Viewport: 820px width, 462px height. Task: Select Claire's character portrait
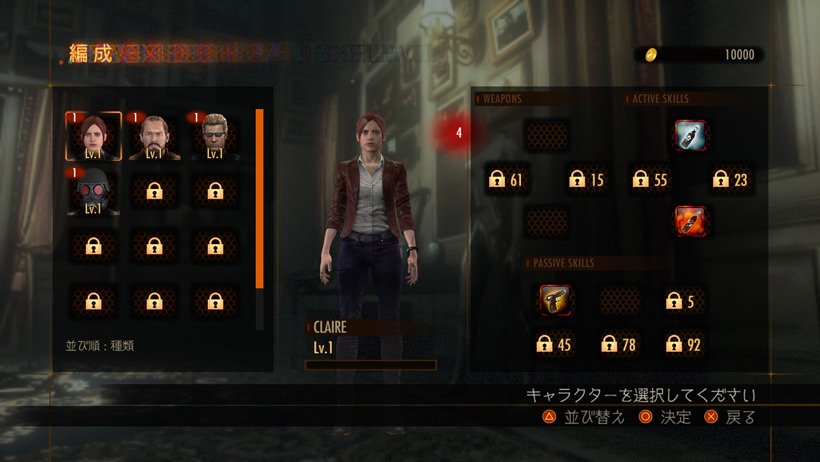pyautogui.click(x=93, y=137)
